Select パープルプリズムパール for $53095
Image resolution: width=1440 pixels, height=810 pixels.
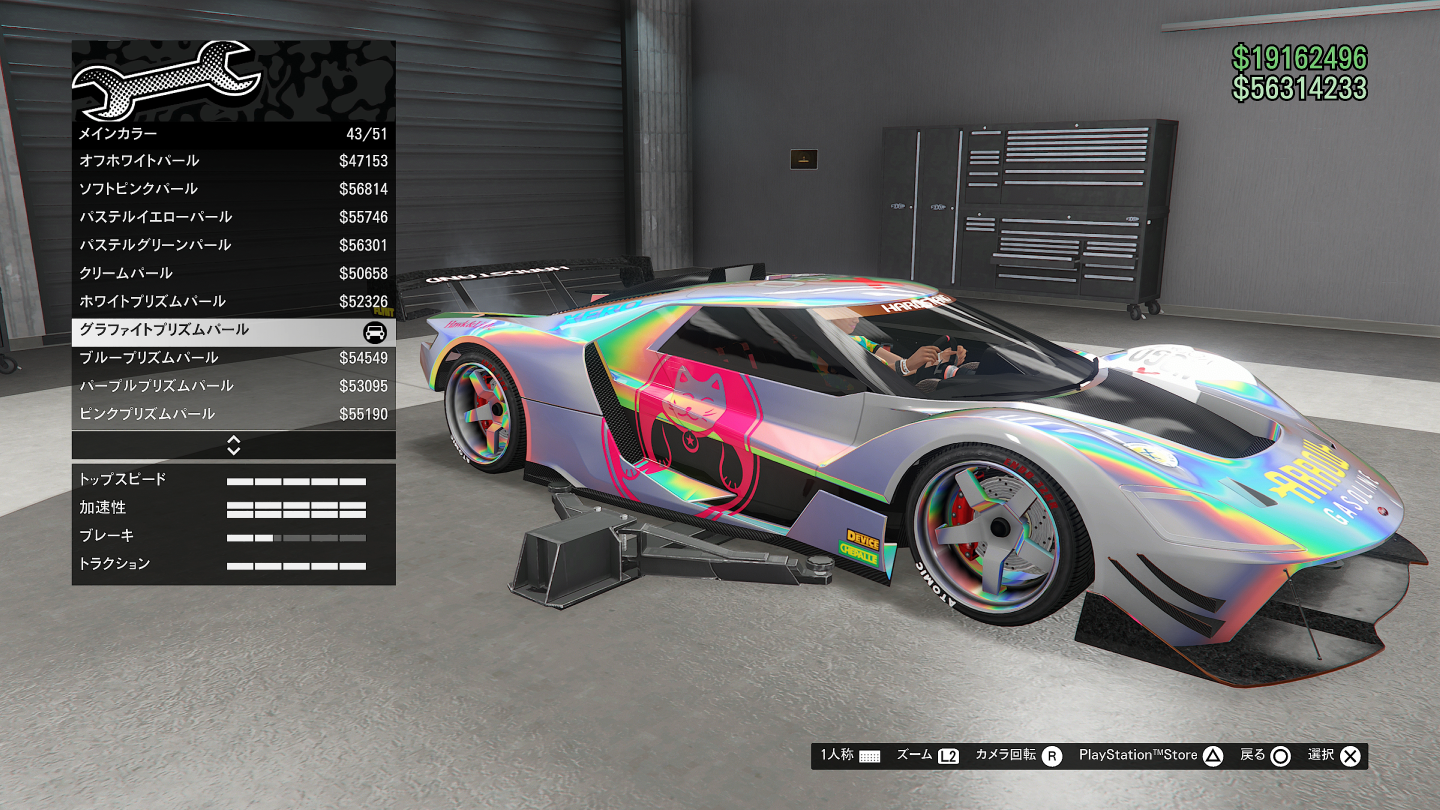(233, 386)
